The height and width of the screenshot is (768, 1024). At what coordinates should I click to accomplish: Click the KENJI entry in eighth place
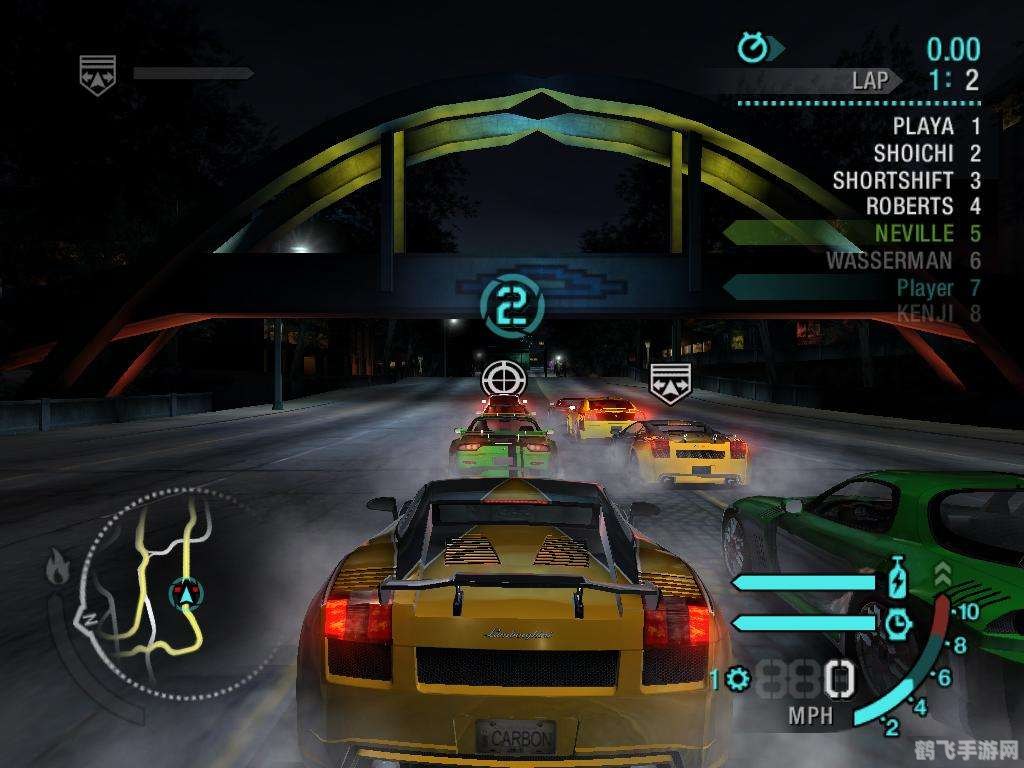pyautogui.click(x=925, y=313)
